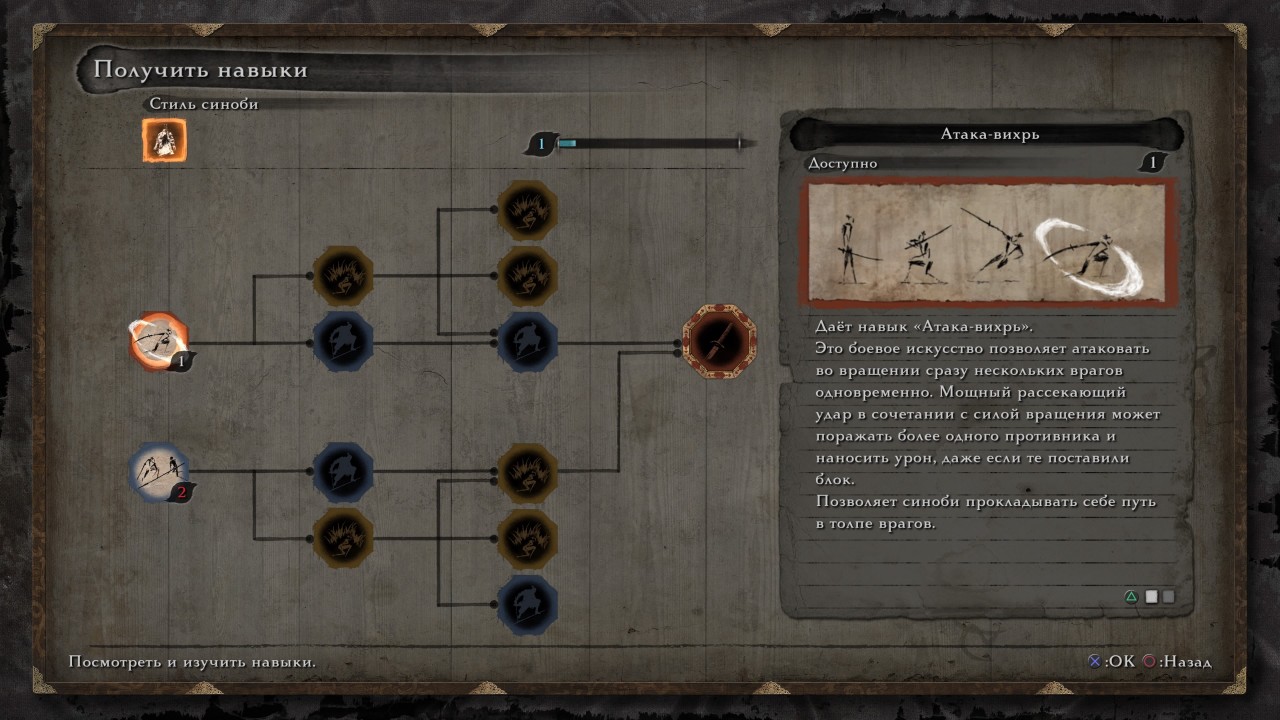Click the Получить навыки header
The image size is (1280, 720).
coord(197,70)
